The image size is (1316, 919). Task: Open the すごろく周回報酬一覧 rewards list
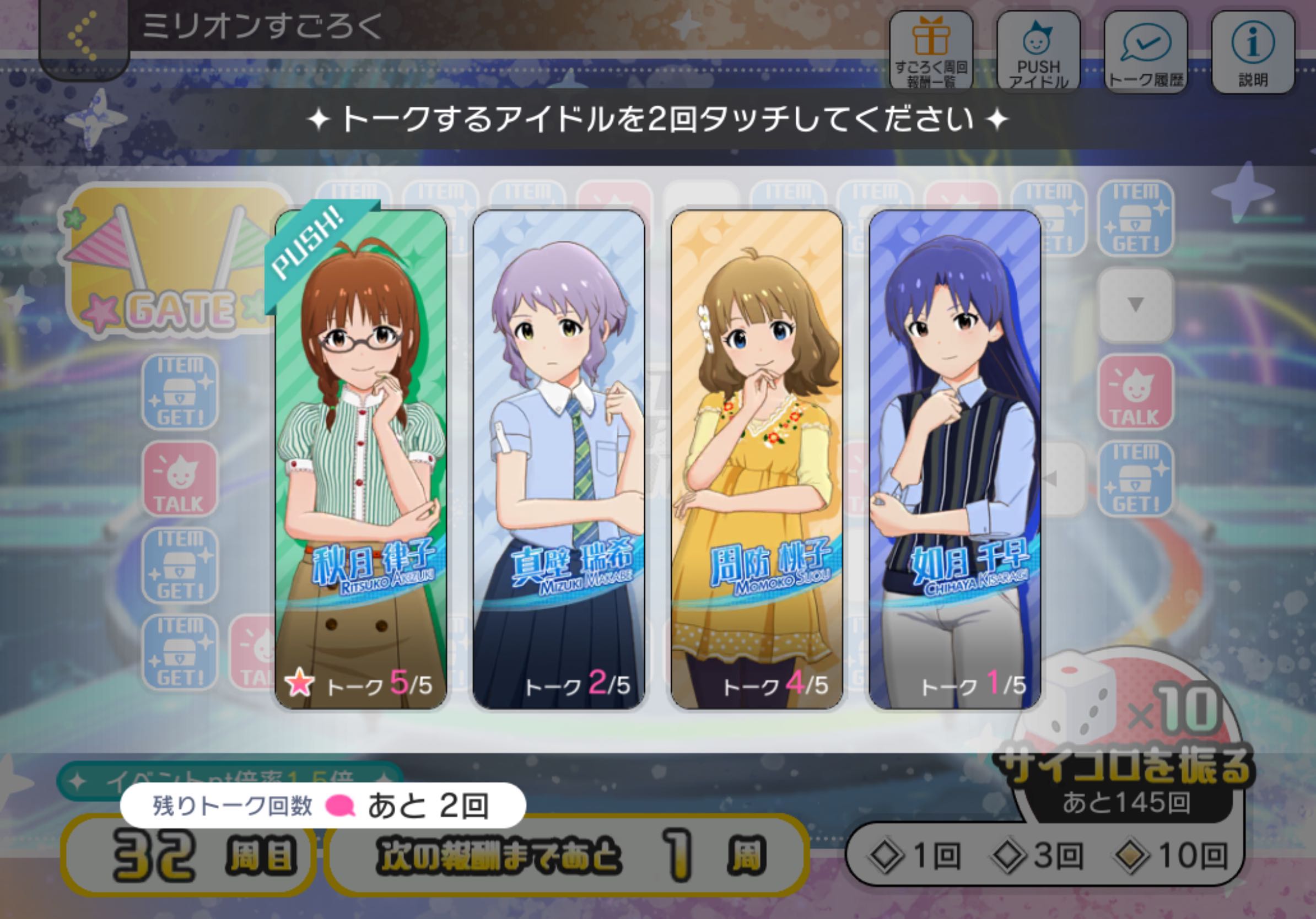point(931,52)
